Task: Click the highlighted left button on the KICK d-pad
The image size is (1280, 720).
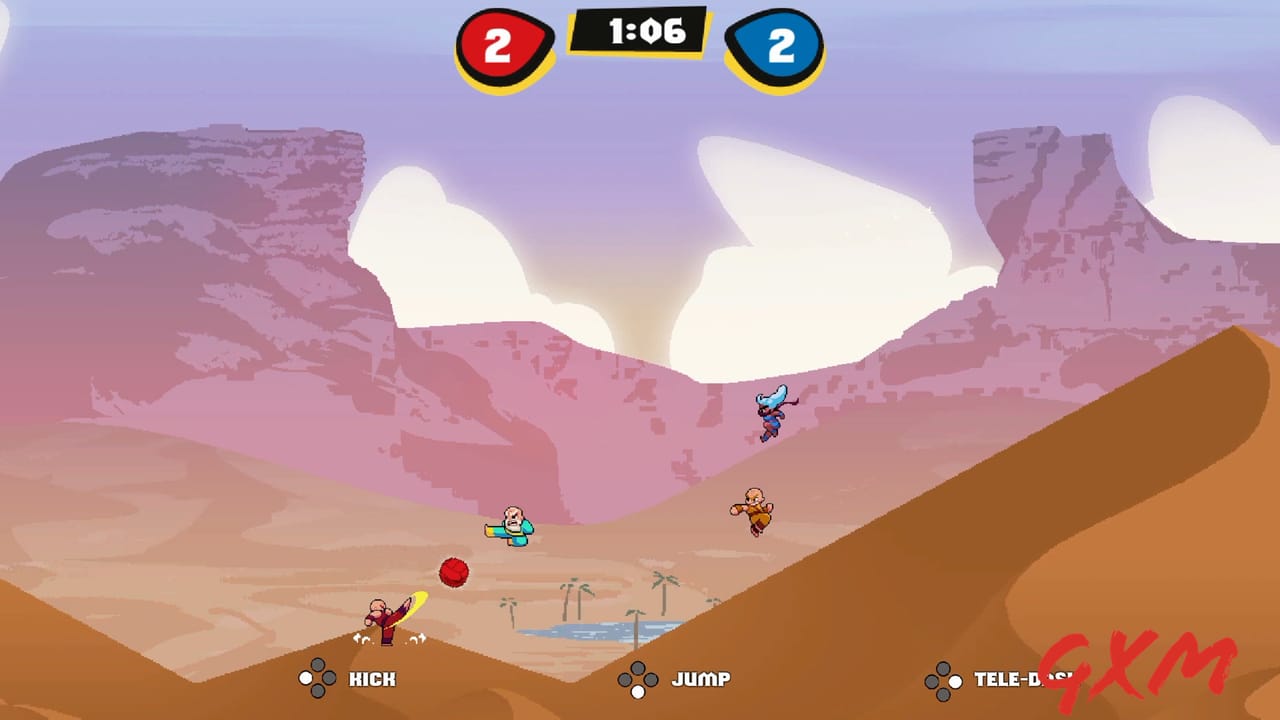Action: (x=305, y=679)
